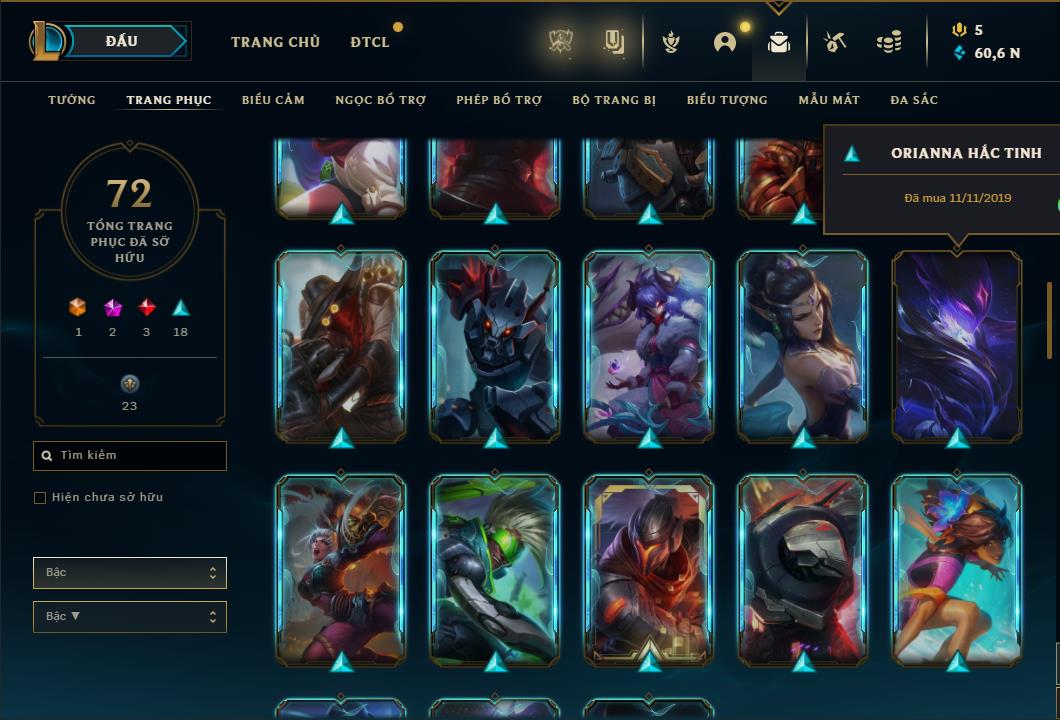Open the BIỂU CẢM tab
The height and width of the screenshot is (720, 1060).
[273, 100]
